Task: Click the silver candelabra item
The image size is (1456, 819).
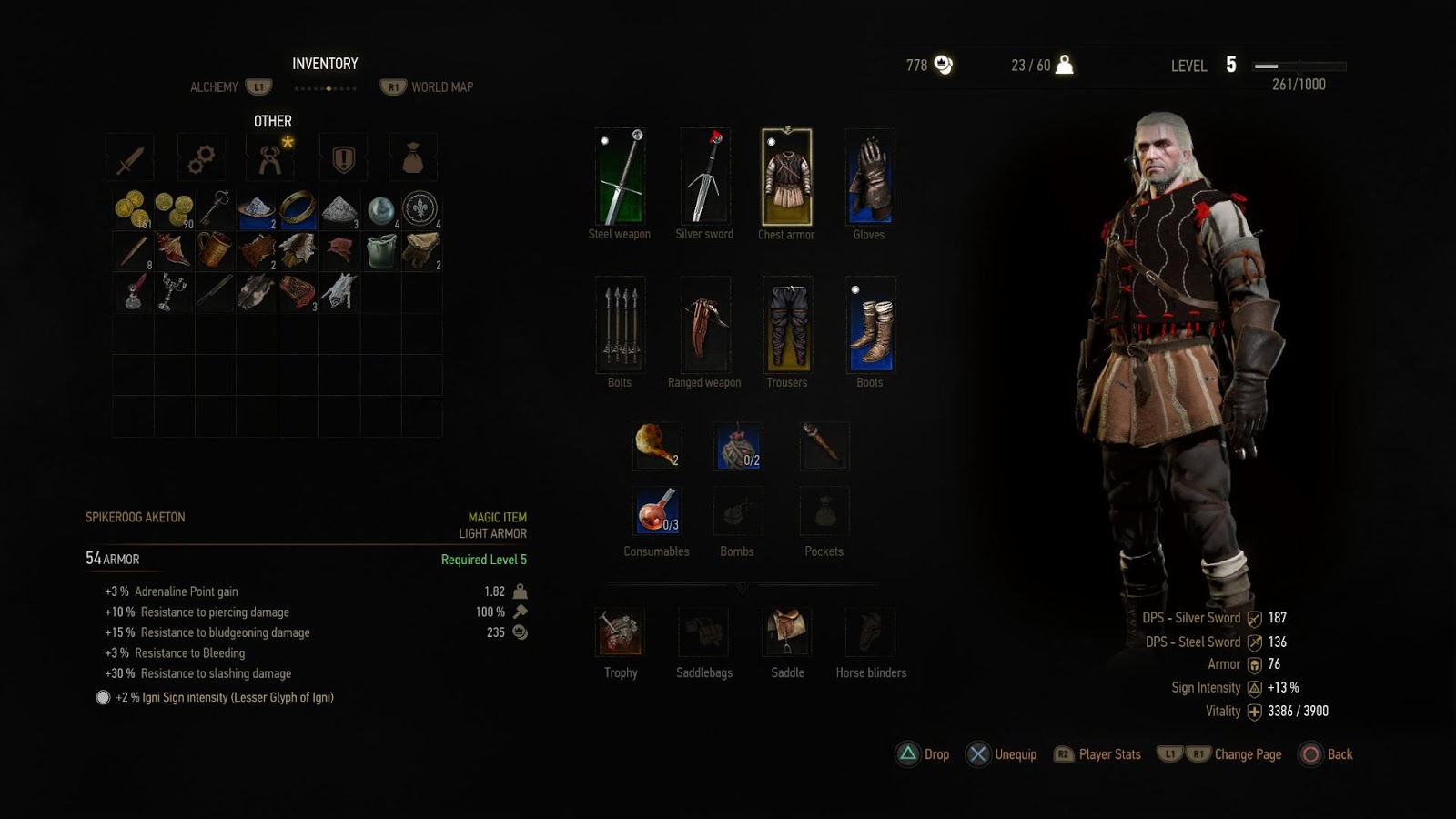Action: 173,292
